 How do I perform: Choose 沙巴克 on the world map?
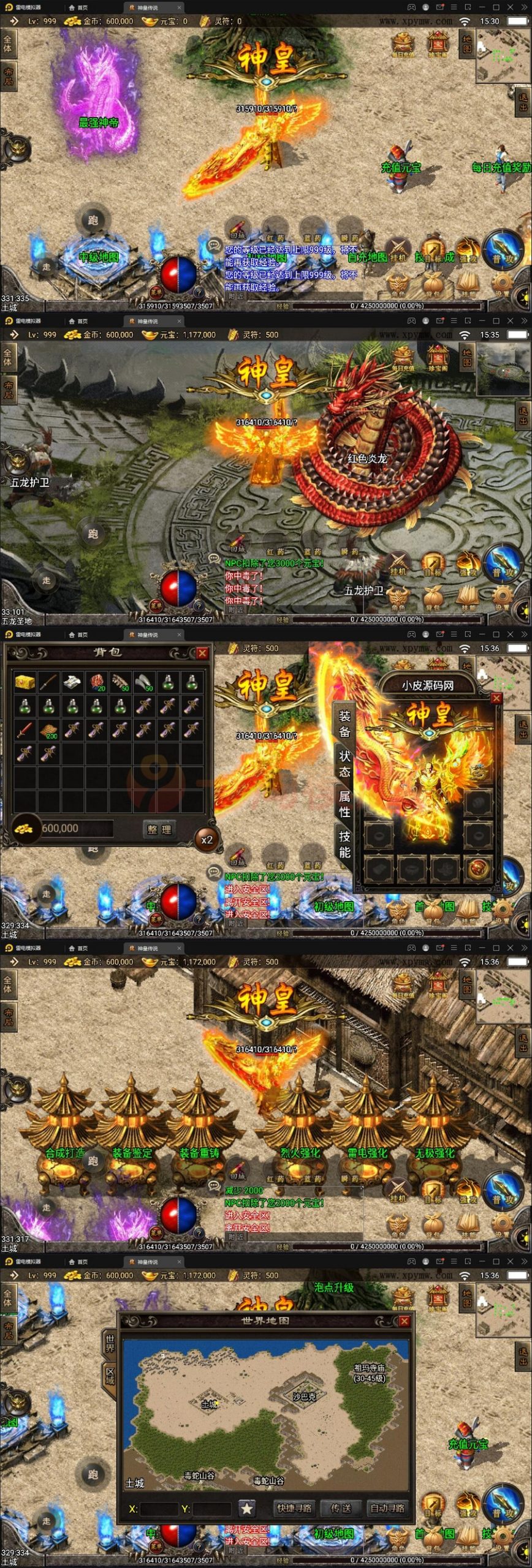pos(304,1397)
